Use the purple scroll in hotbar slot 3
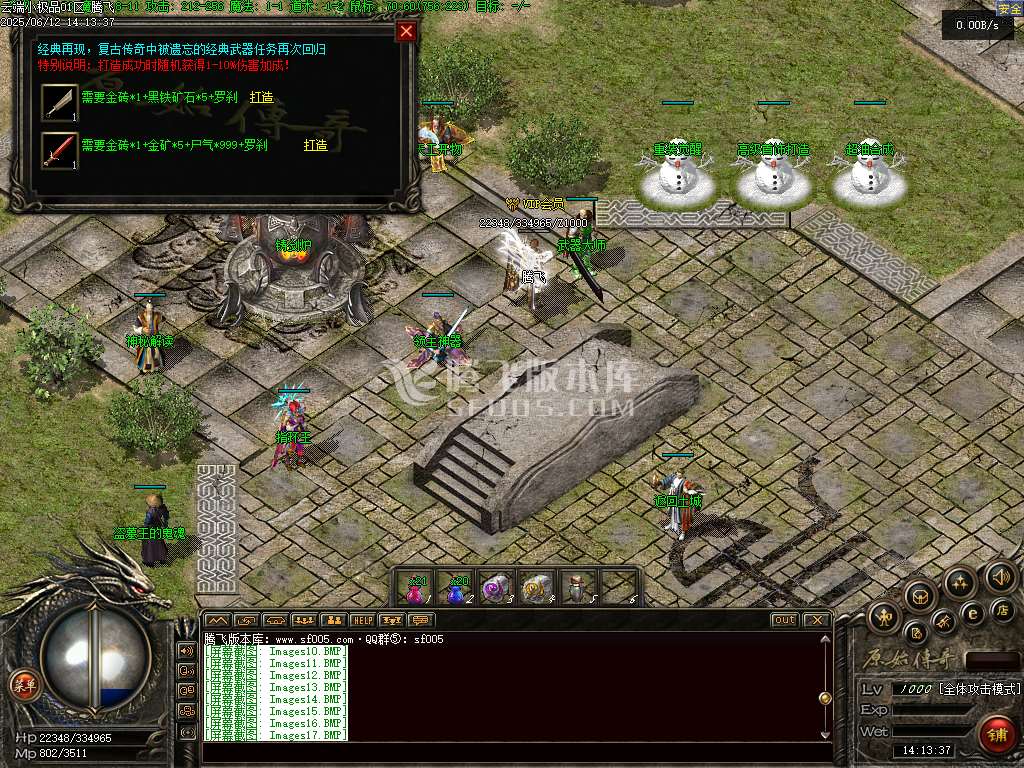 coord(497,588)
